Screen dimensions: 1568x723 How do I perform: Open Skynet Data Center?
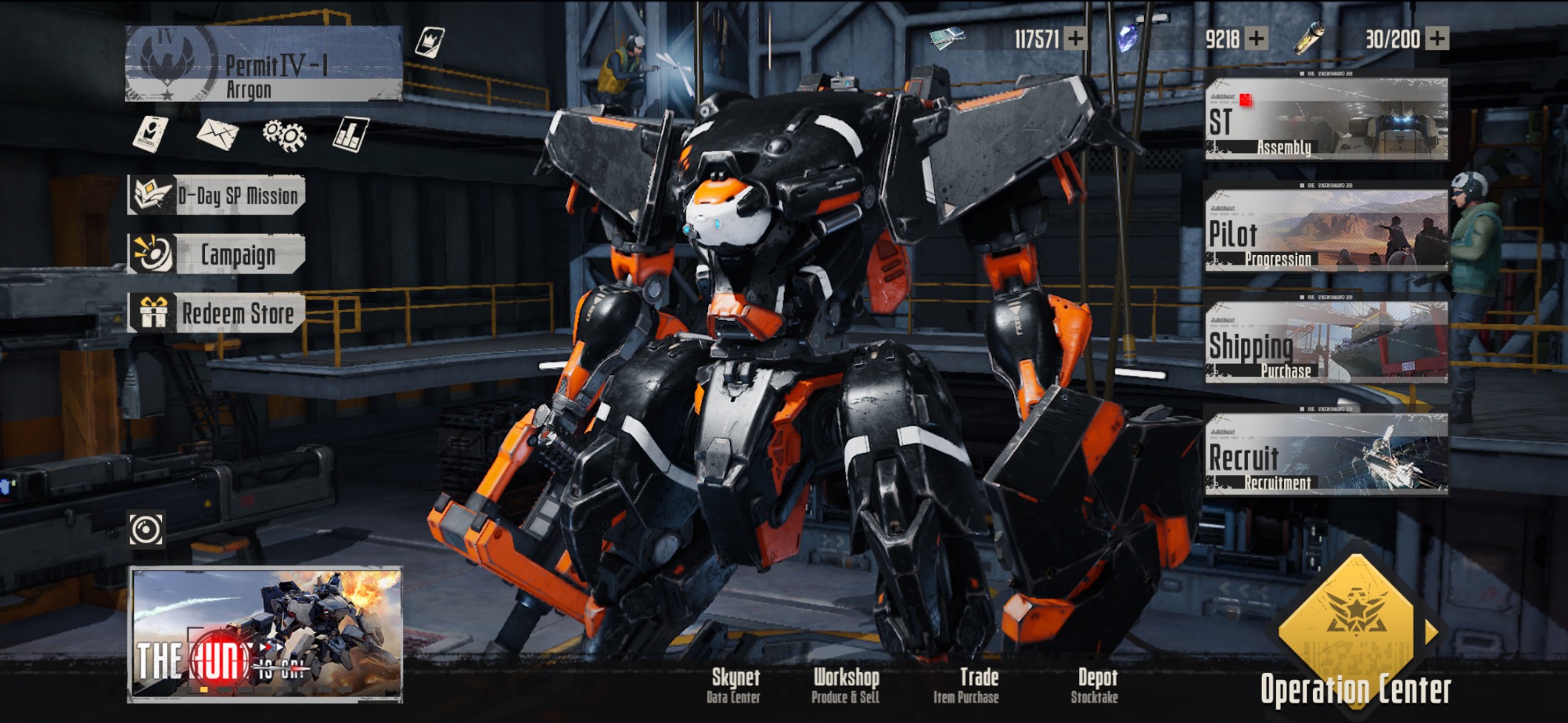(x=734, y=685)
